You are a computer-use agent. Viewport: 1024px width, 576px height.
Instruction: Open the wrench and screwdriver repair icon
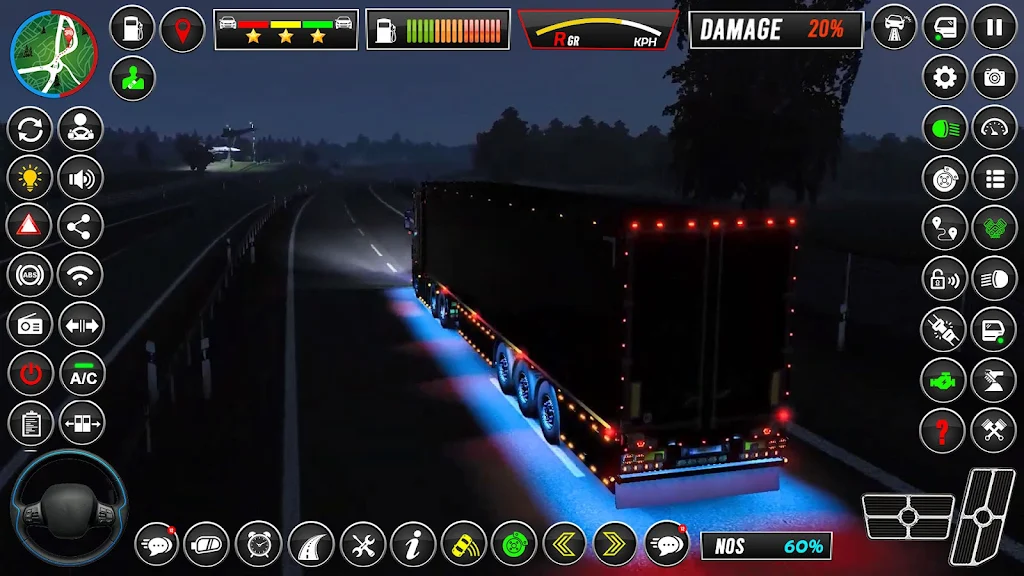(362, 545)
